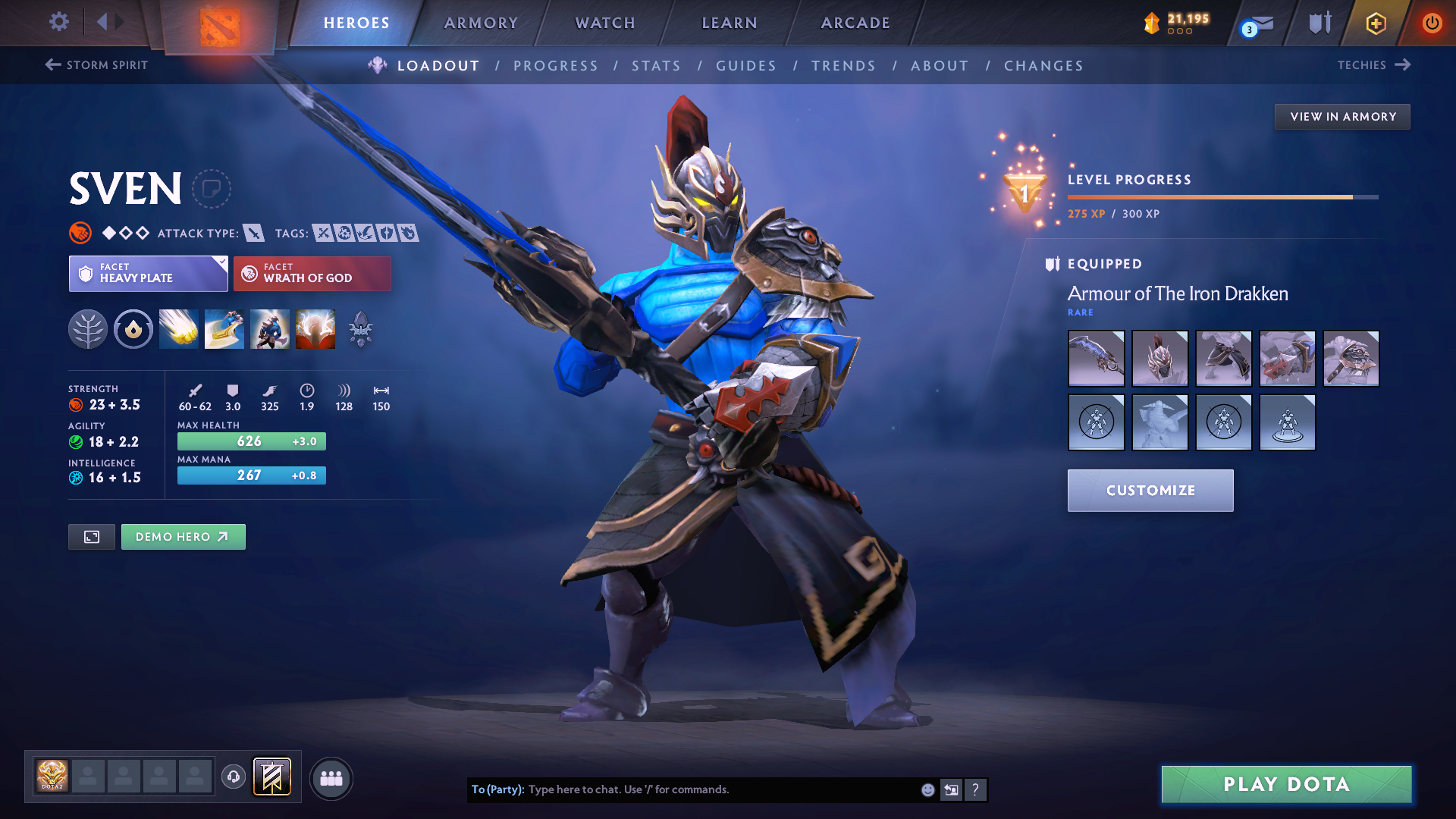This screenshot has width=1456, height=819.
Task: Select the equipped sword item slot
Action: coord(1096,359)
